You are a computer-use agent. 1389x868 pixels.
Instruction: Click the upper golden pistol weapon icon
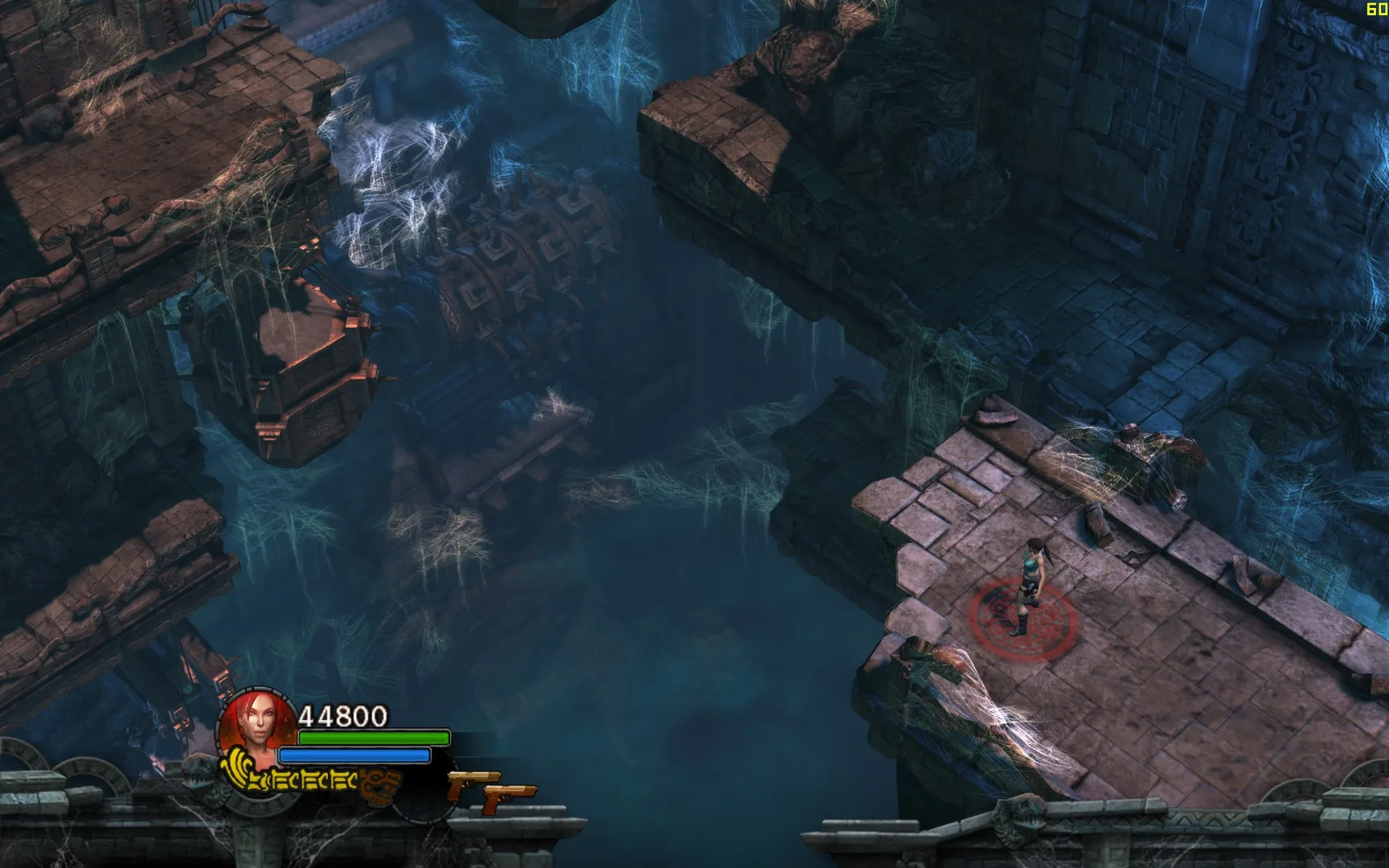pos(474,781)
